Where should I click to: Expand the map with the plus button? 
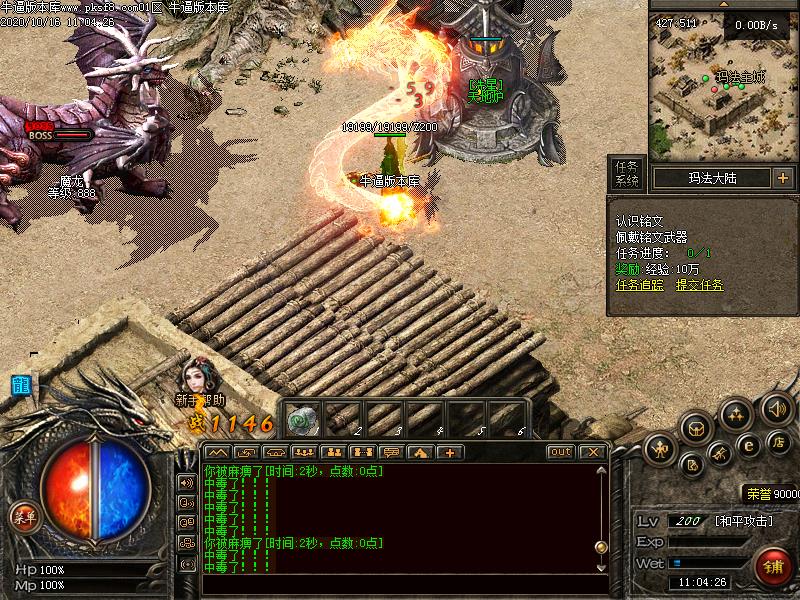pos(782,178)
